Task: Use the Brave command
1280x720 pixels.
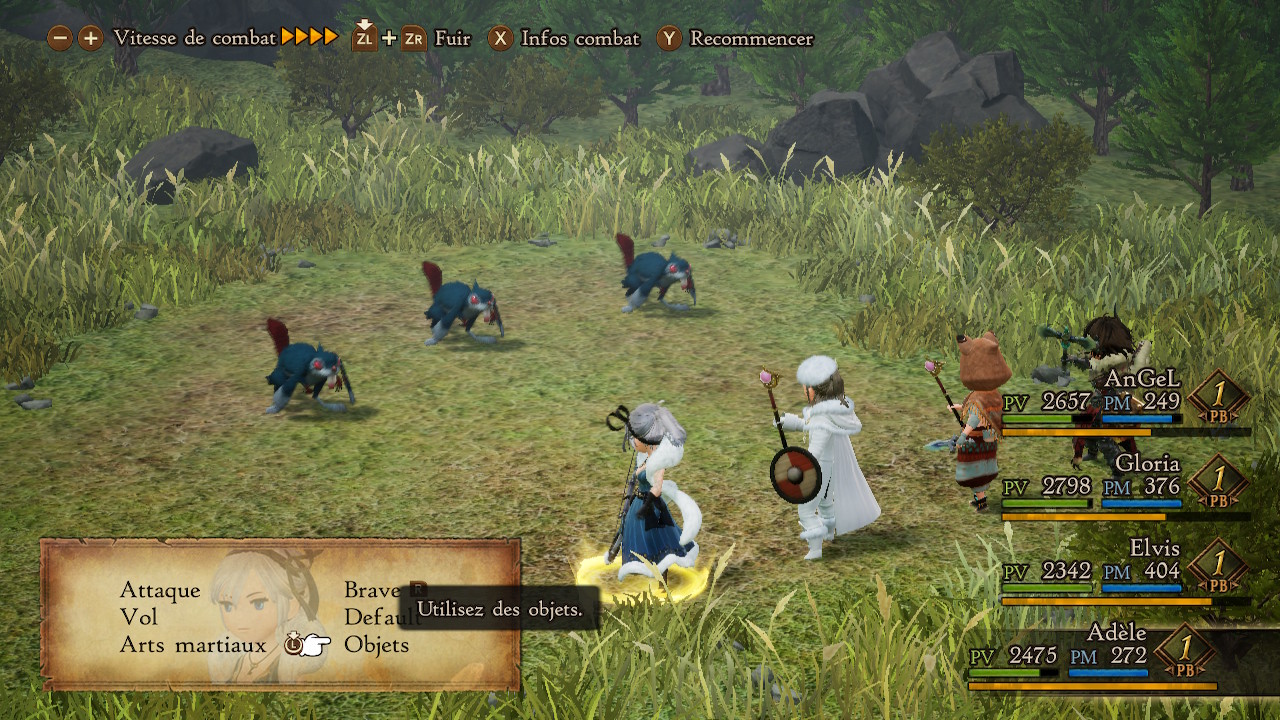Action: (372, 591)
